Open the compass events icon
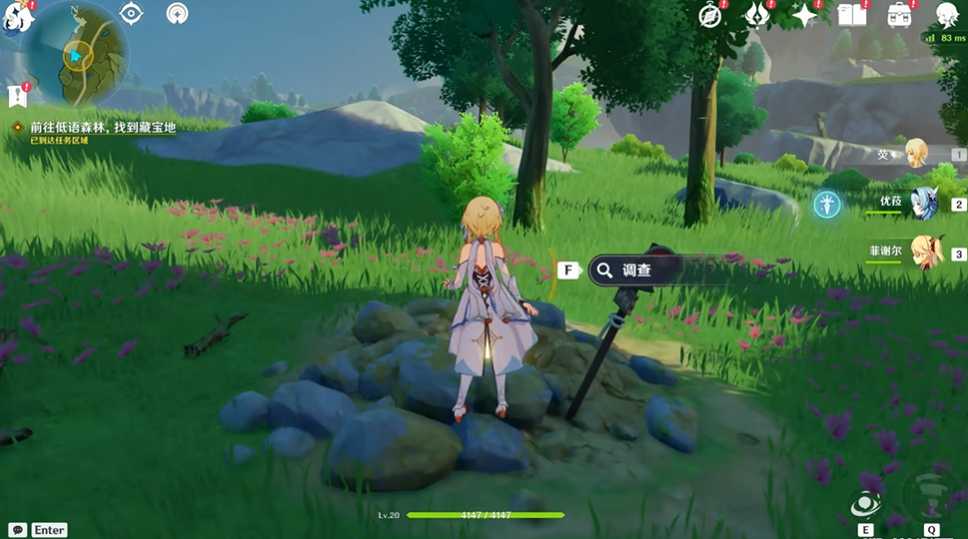 pos(711,14)
